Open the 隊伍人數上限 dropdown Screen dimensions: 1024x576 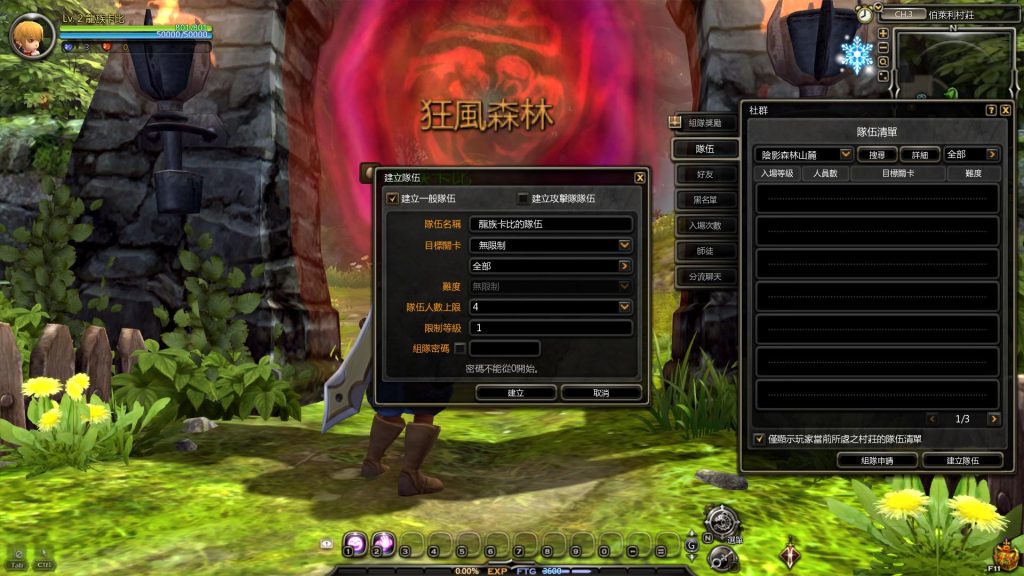[625, 307]
